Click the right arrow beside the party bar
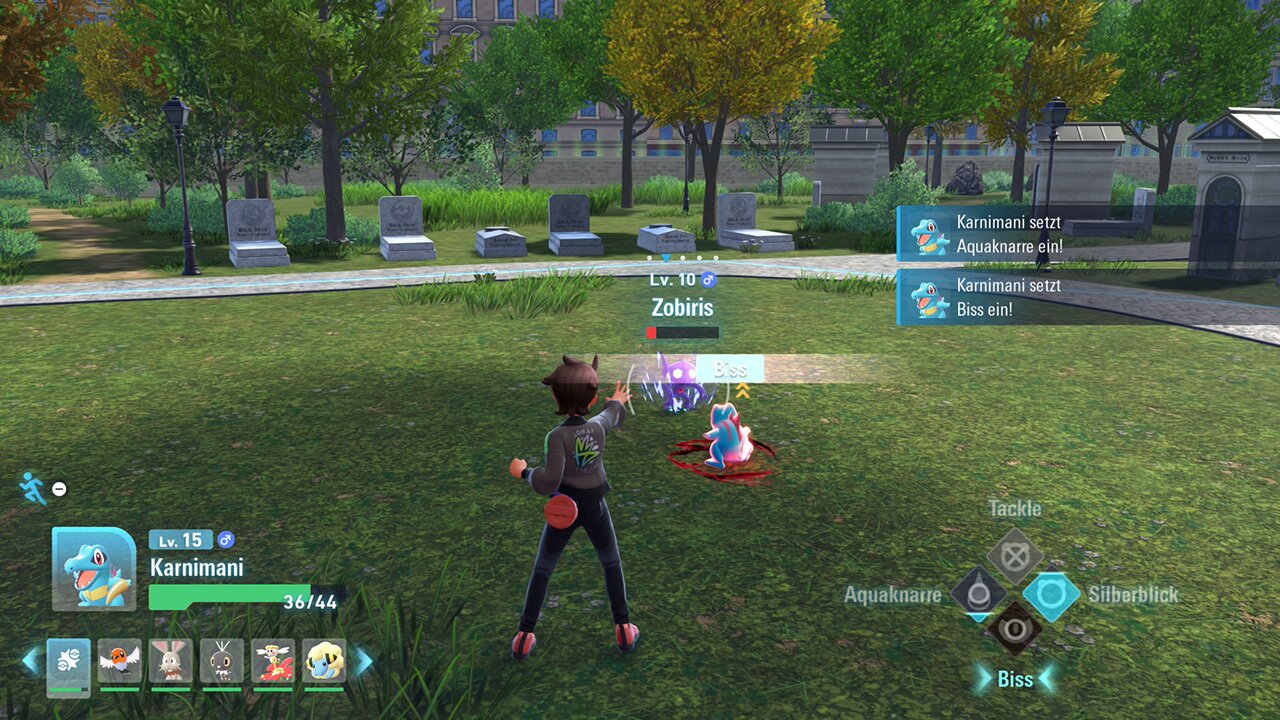The image size is (1280, 720). [x=362, y=661]
